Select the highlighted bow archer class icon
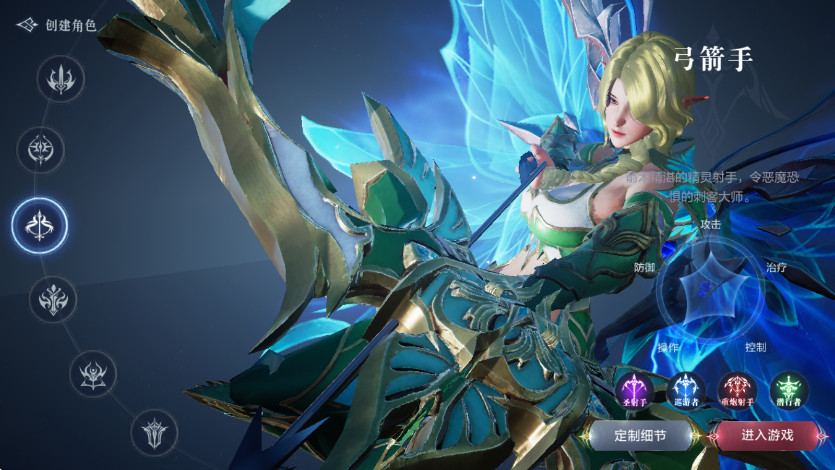This screenshot has height=470, width=835. coord(40,225)
